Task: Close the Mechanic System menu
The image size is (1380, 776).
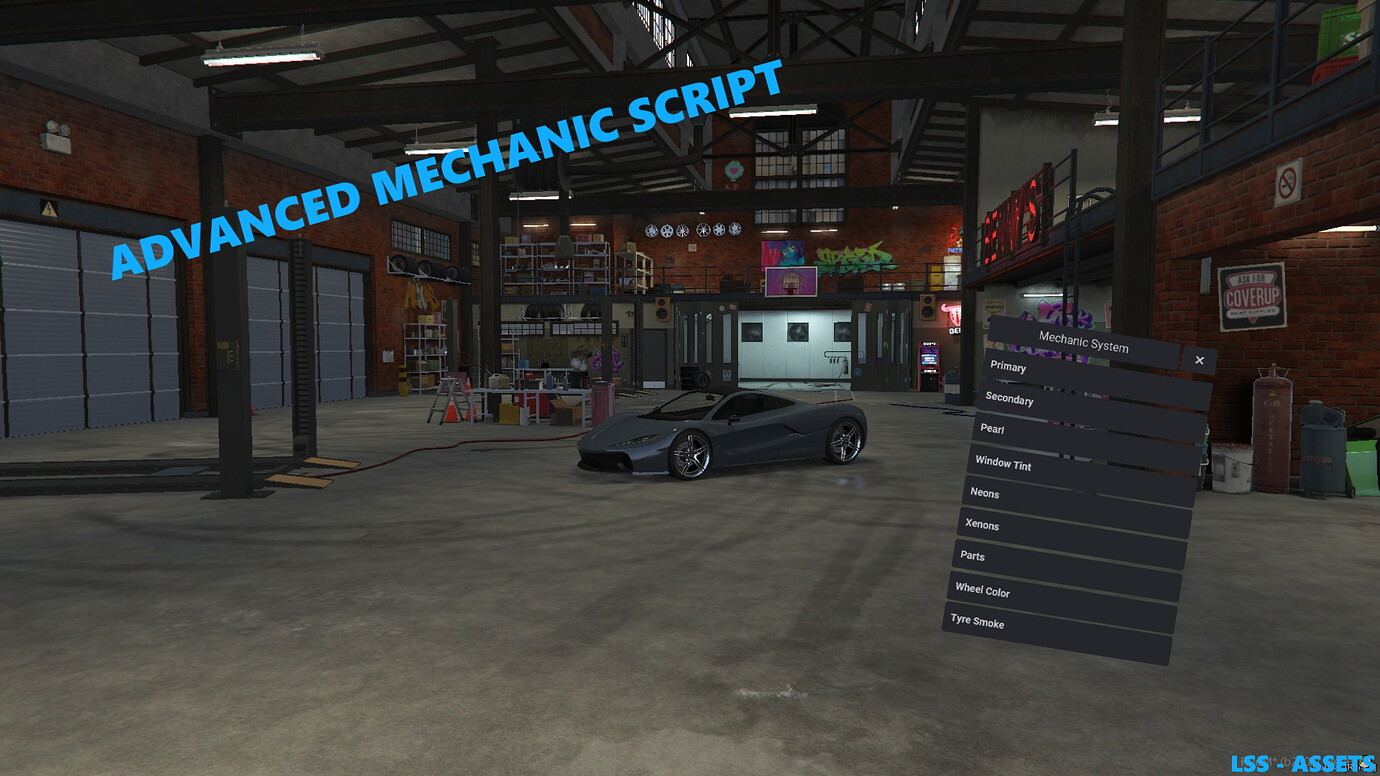Action: tap(1199, 359)
